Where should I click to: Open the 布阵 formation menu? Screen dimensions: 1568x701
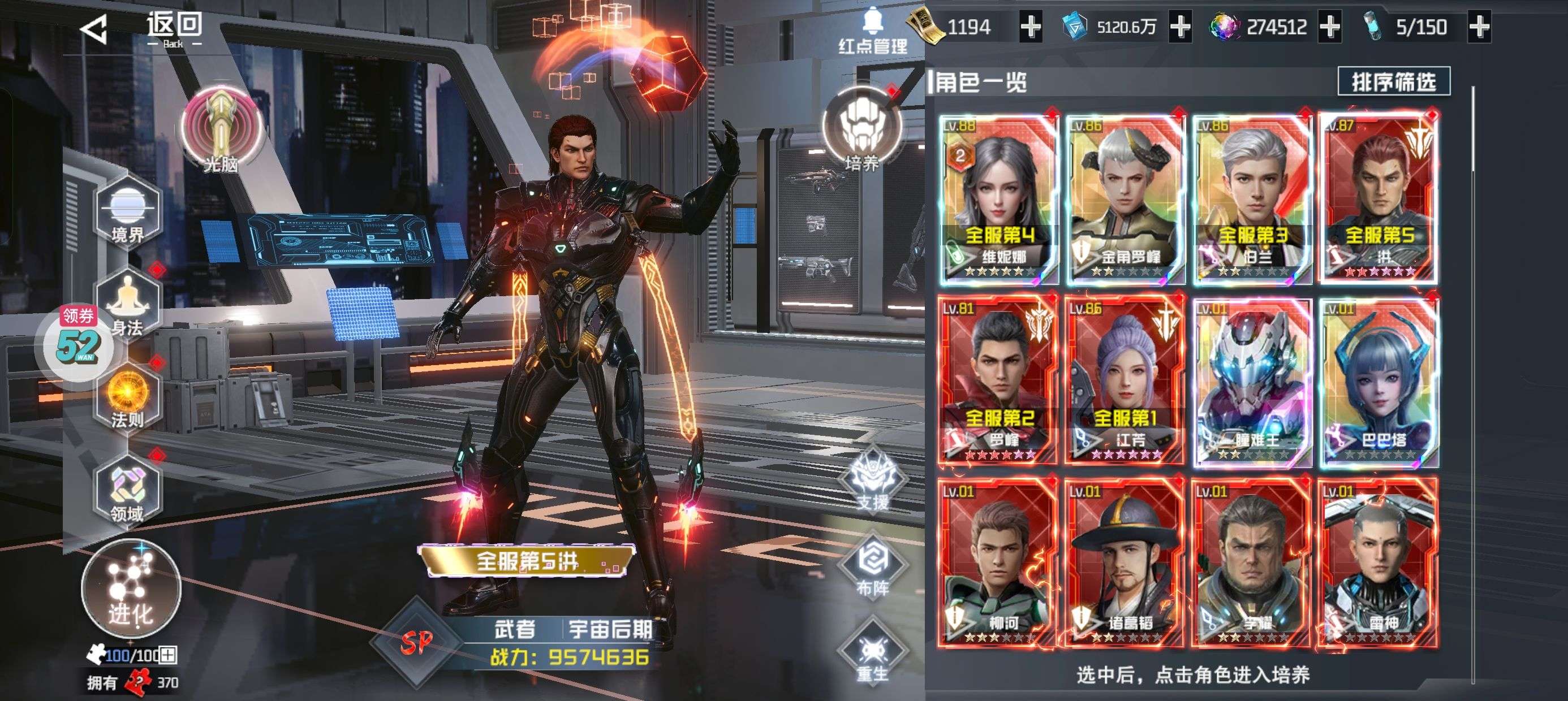point(872,567)
